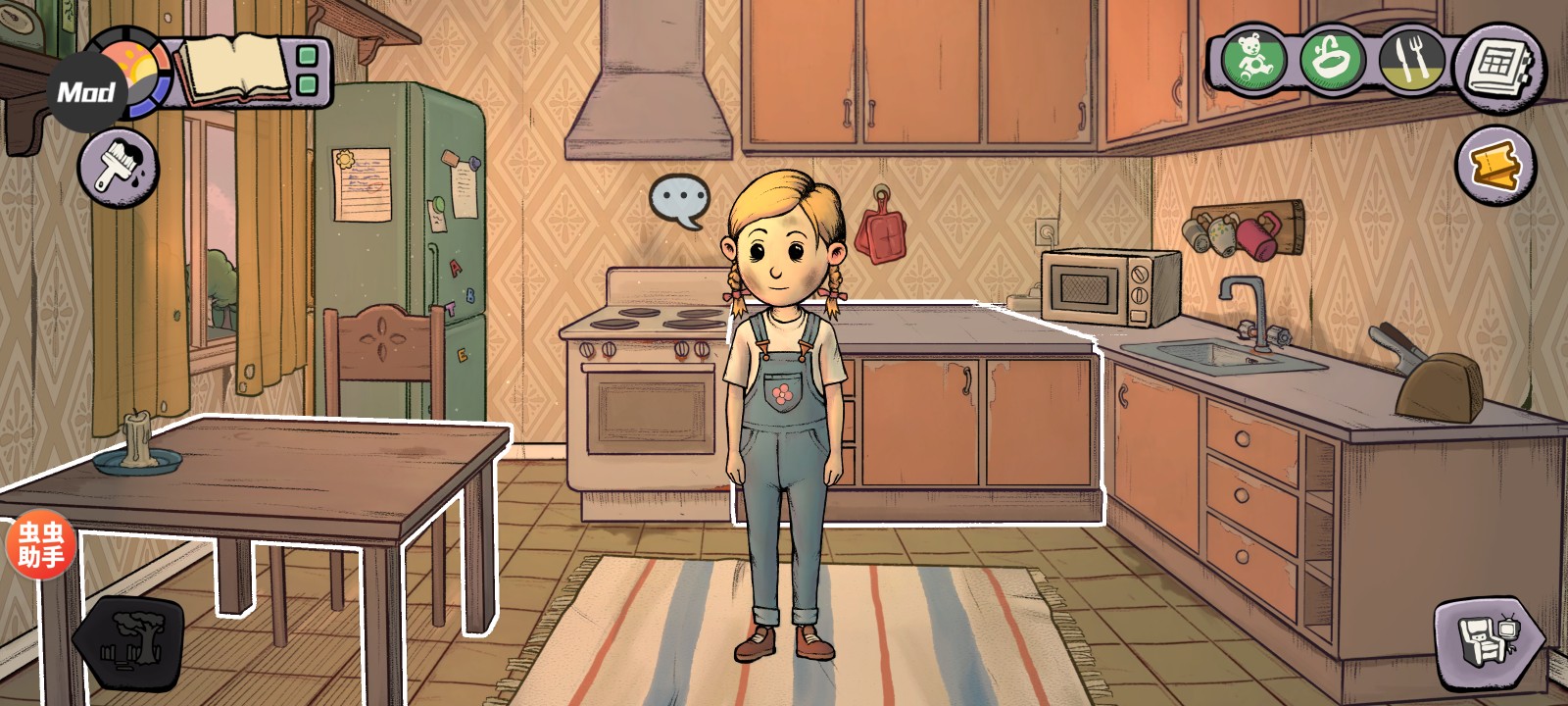Open the Mod overlay menu
The width and height of the screenshot is (1568, 706).
click(x=84, y=93)
